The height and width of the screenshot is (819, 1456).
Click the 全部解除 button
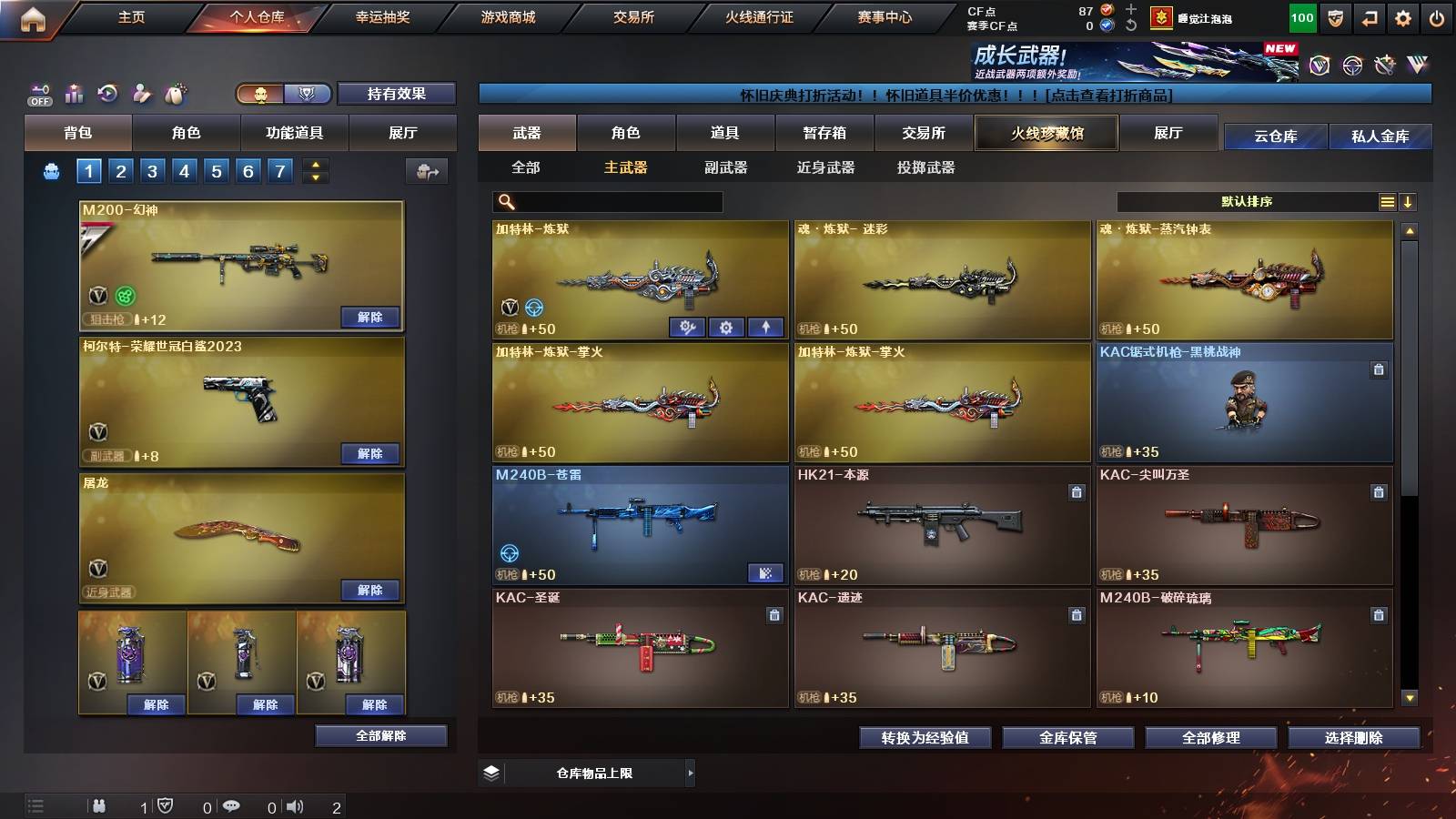tap(380, 735)
